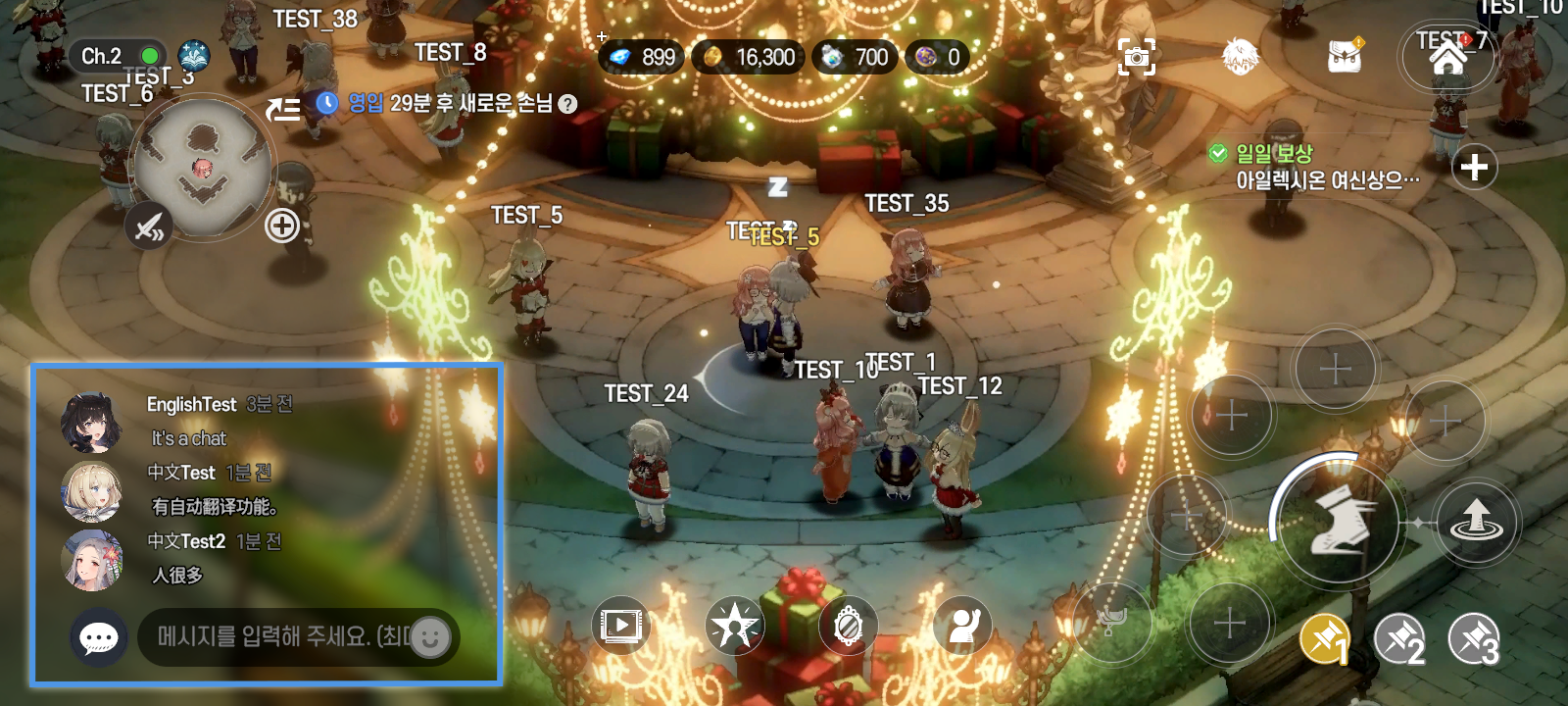Viewport: 1568px width, 706px height.
Task: Open the home menu house icon
Action: 1447,56
